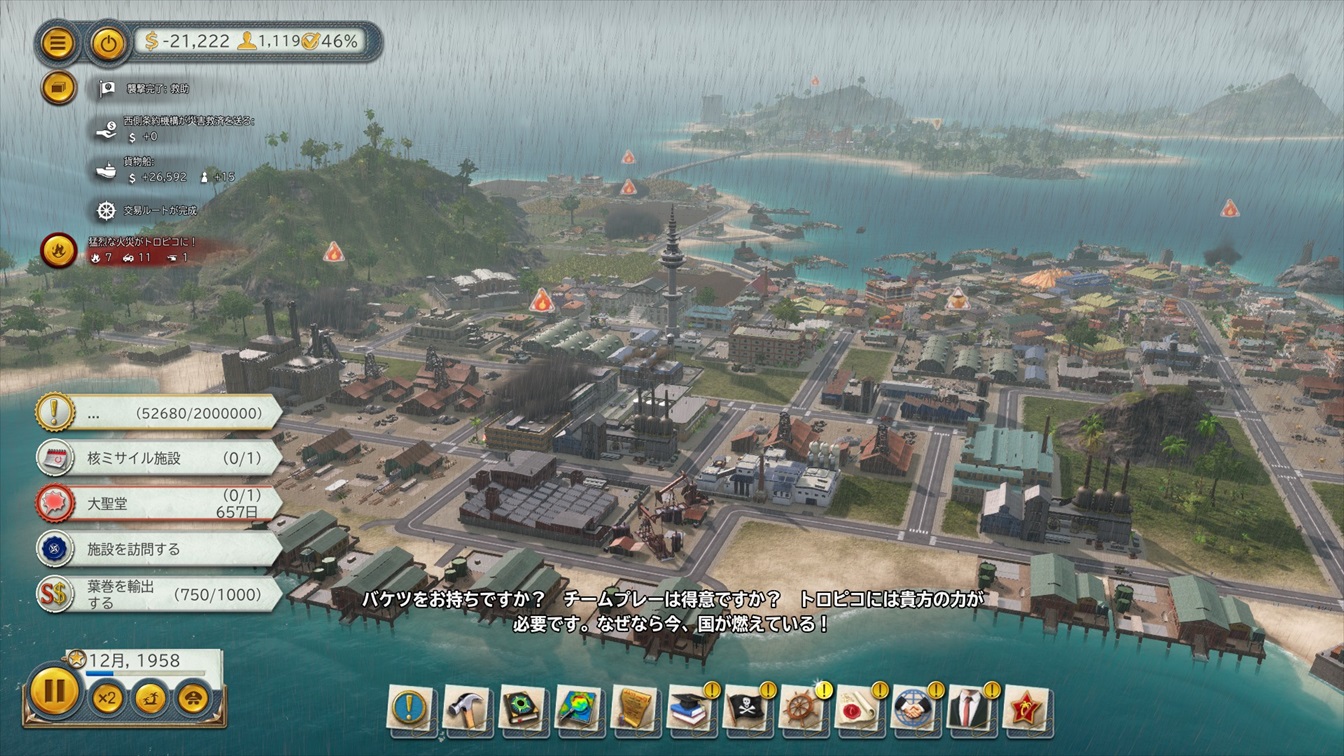This screenshot has width=1344, height=756.
Task: Toggle the notification feed box button
Action: point(58,88)
